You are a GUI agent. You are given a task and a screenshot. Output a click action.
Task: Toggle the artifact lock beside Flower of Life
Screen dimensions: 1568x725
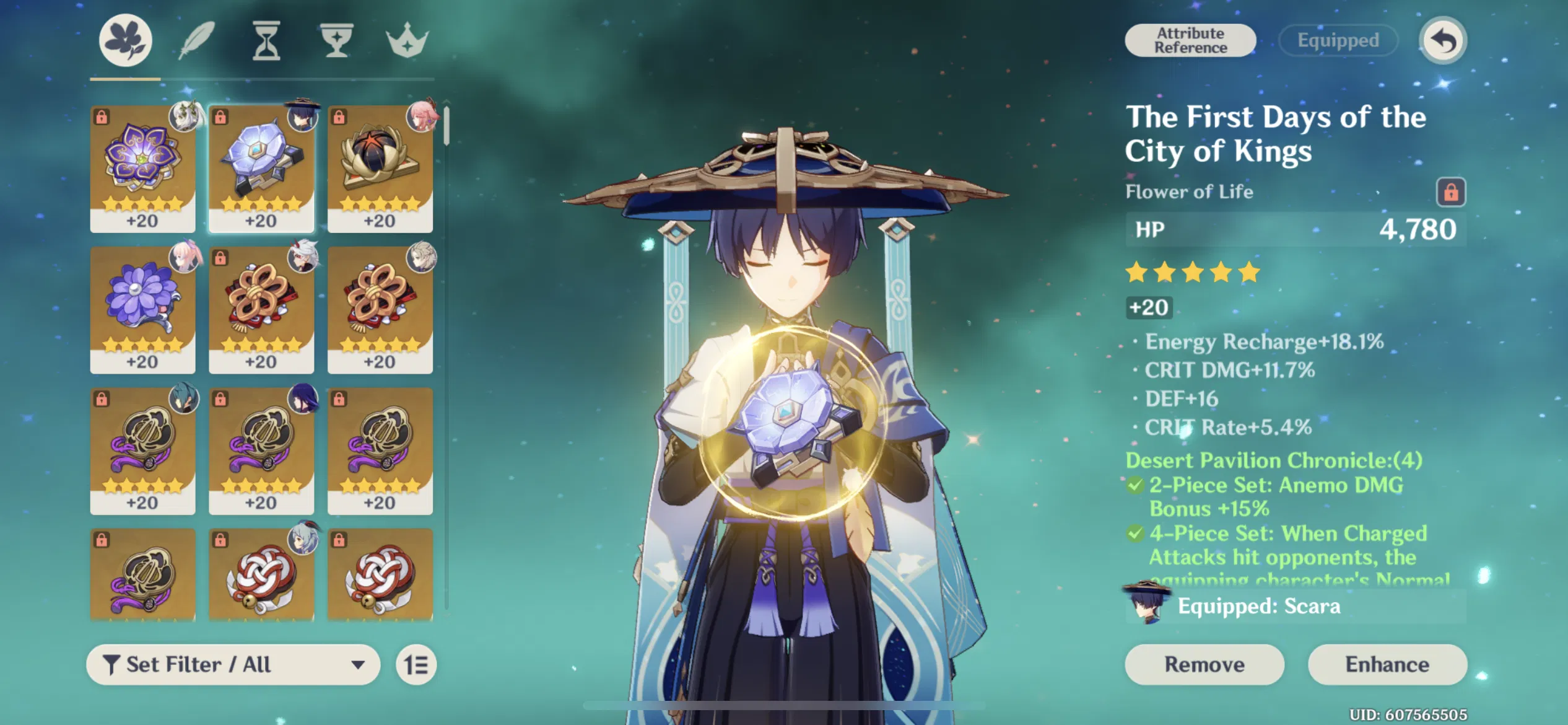coord(1452,192)
